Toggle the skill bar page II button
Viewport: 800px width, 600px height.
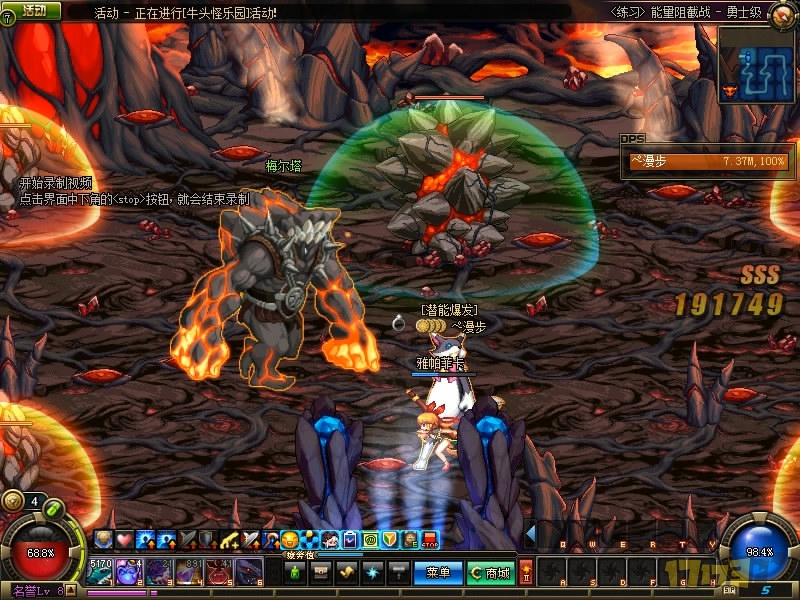(x=527, y=573)
